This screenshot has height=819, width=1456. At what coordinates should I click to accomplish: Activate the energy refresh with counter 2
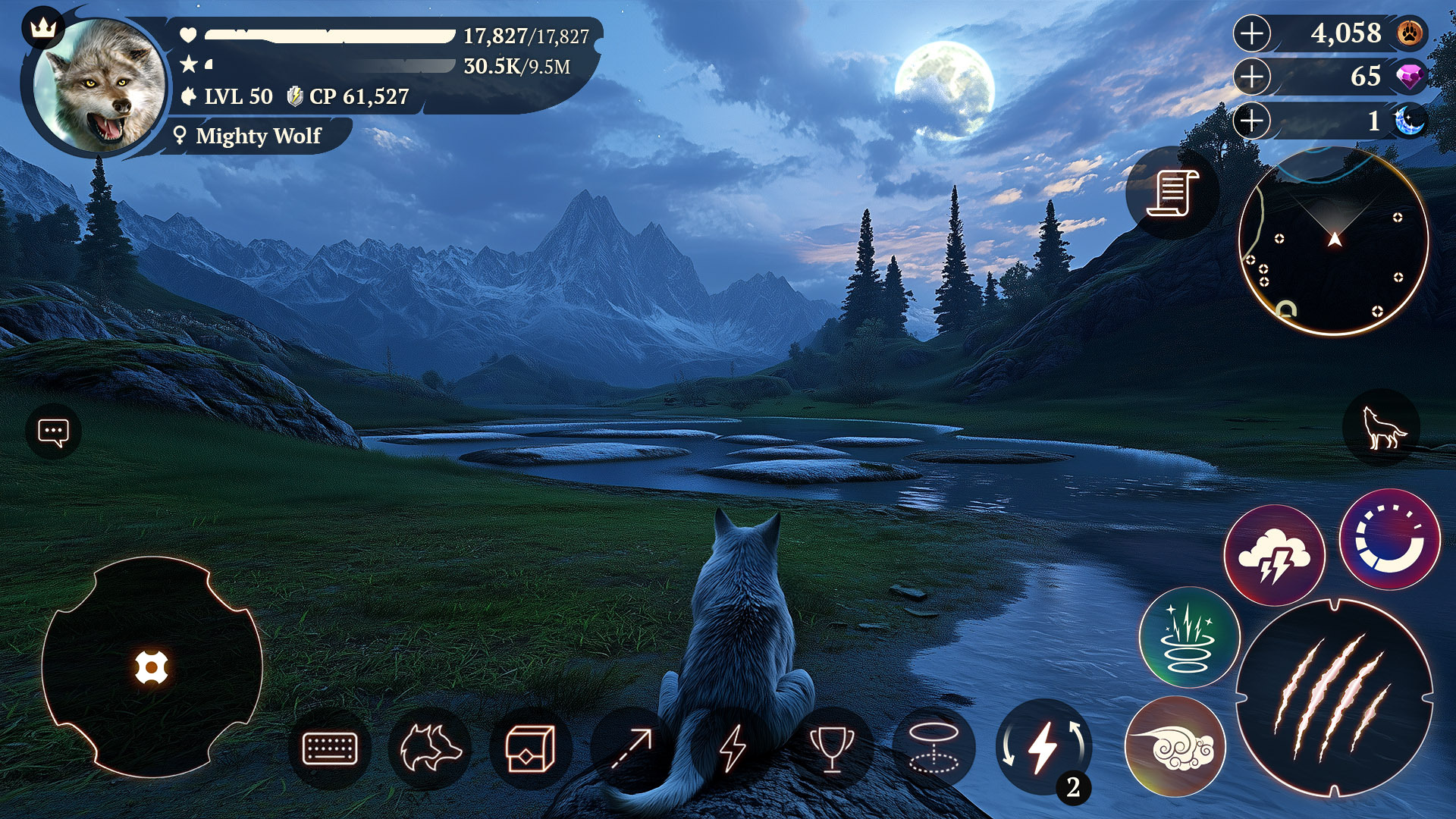1045,747
